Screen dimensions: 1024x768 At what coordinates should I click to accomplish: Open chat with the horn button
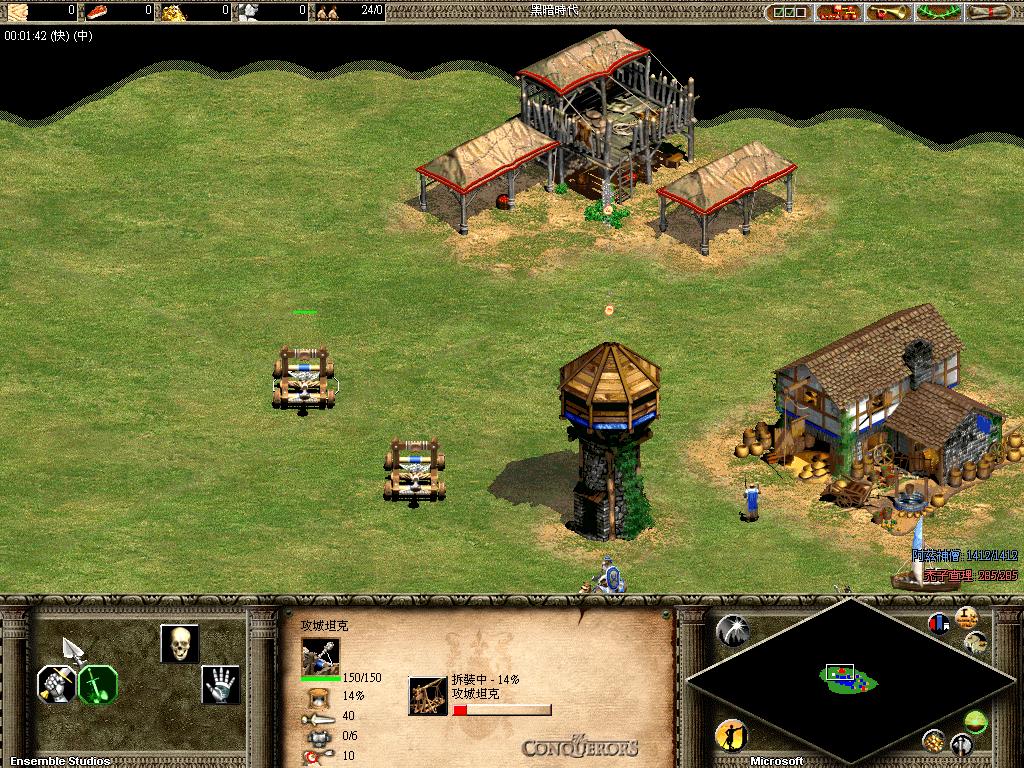coord(888,12)
